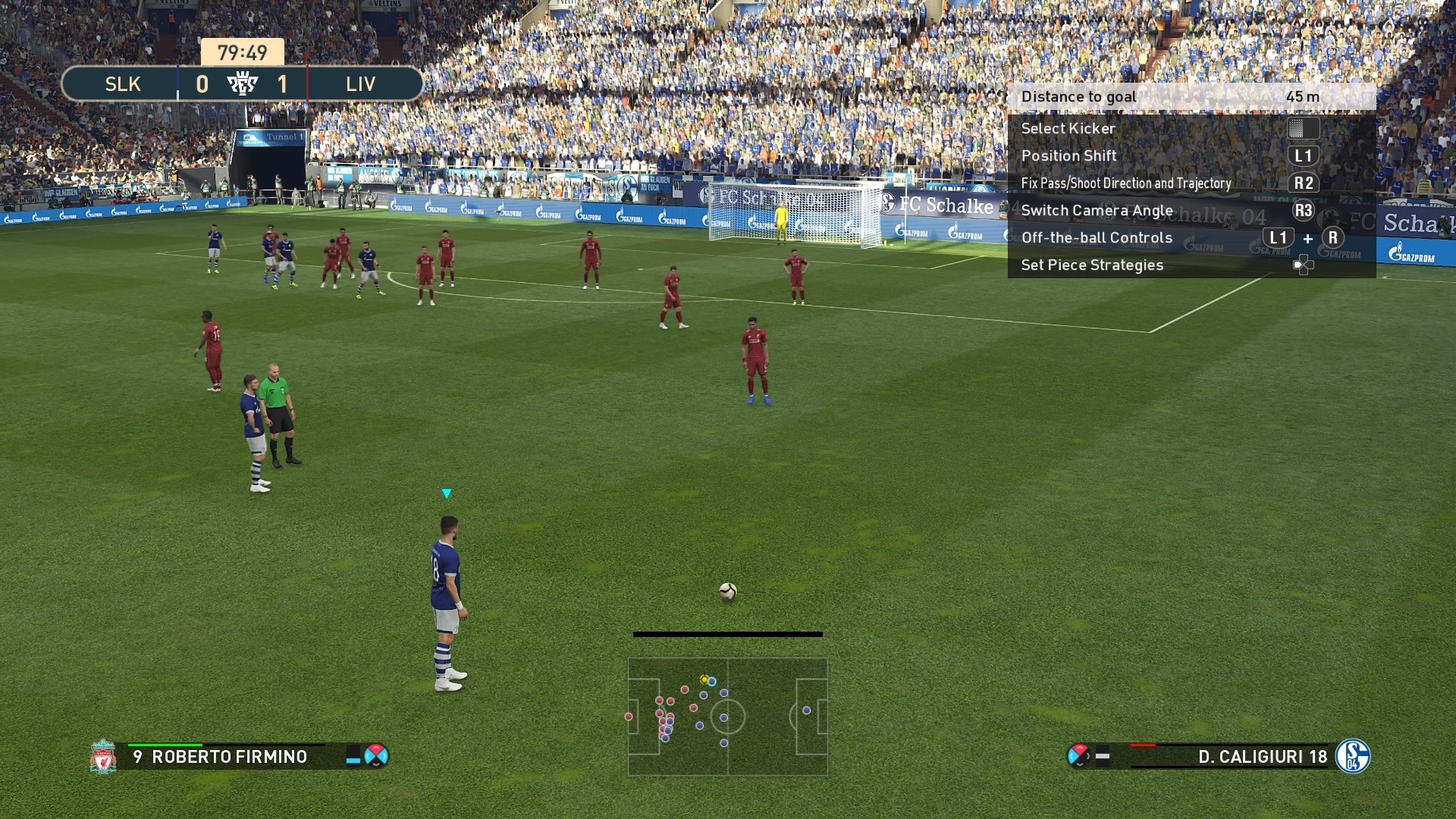Click the R3 icon beside Switch Camera Angle
Image resolution: width=1456 pixels, height=819 pixels.
[x=1302, y=210]
